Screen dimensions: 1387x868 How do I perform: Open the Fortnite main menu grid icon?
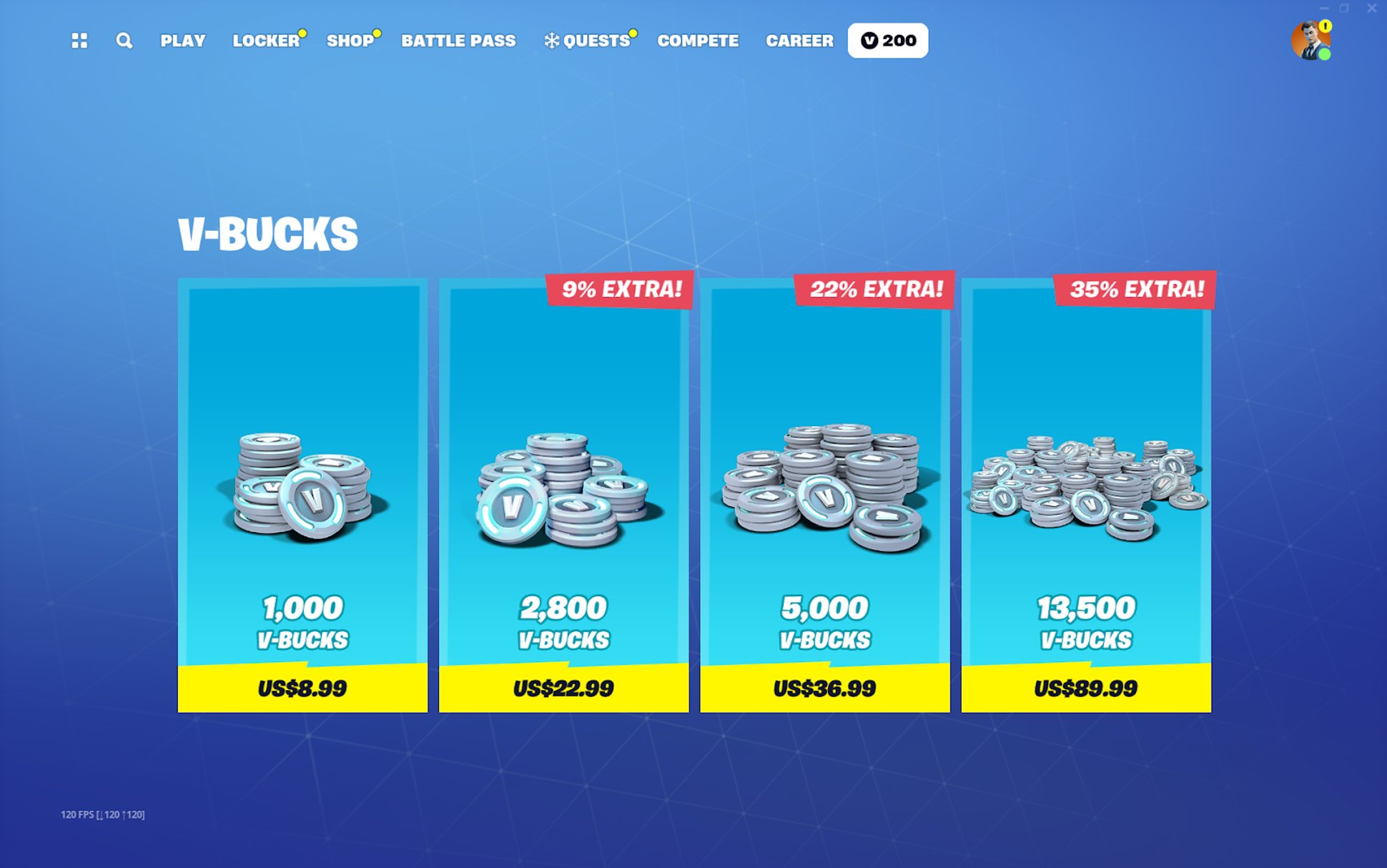pyautogui.click(x=79, y=41)
